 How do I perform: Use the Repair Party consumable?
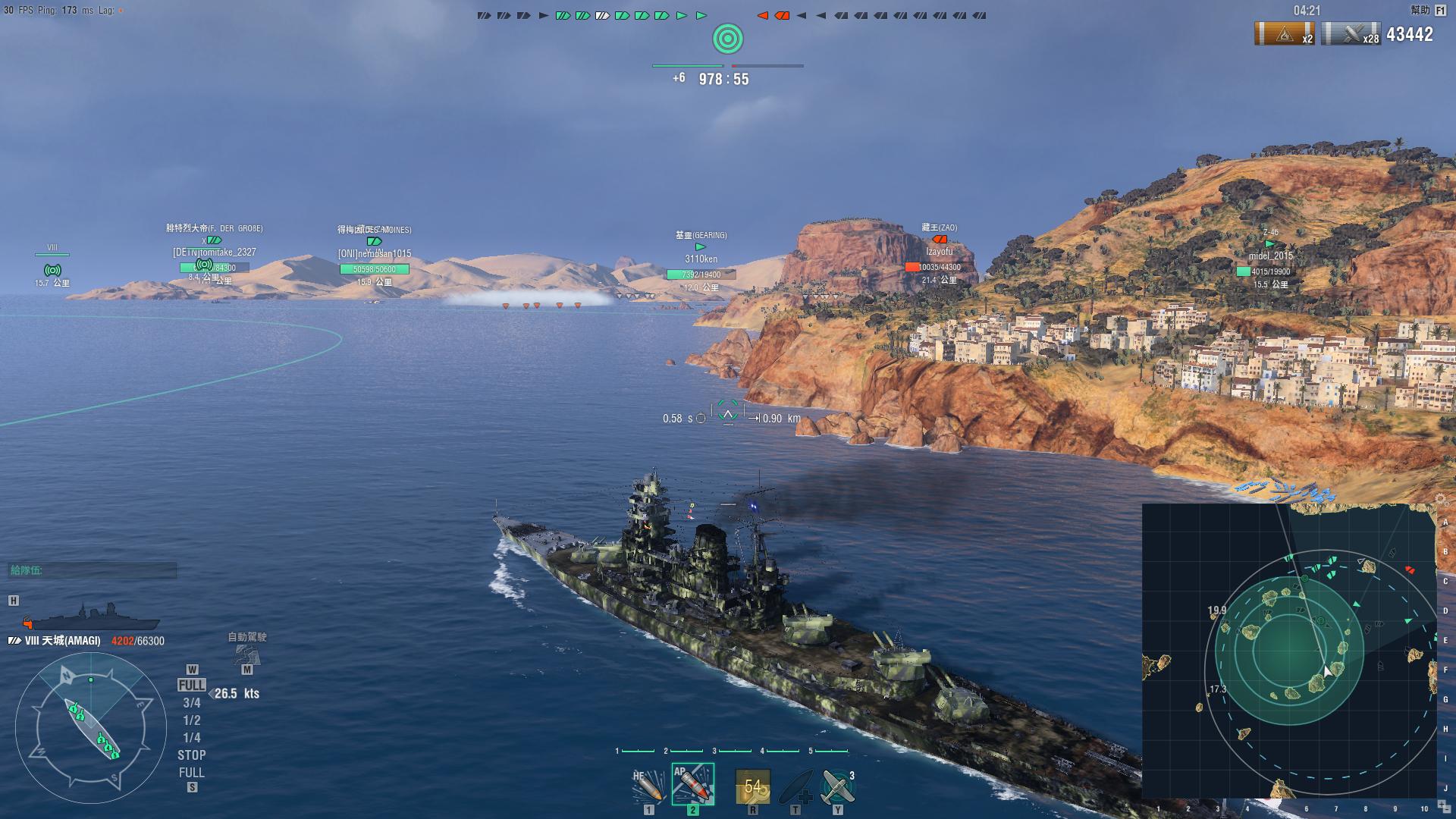tap(795, 786)
